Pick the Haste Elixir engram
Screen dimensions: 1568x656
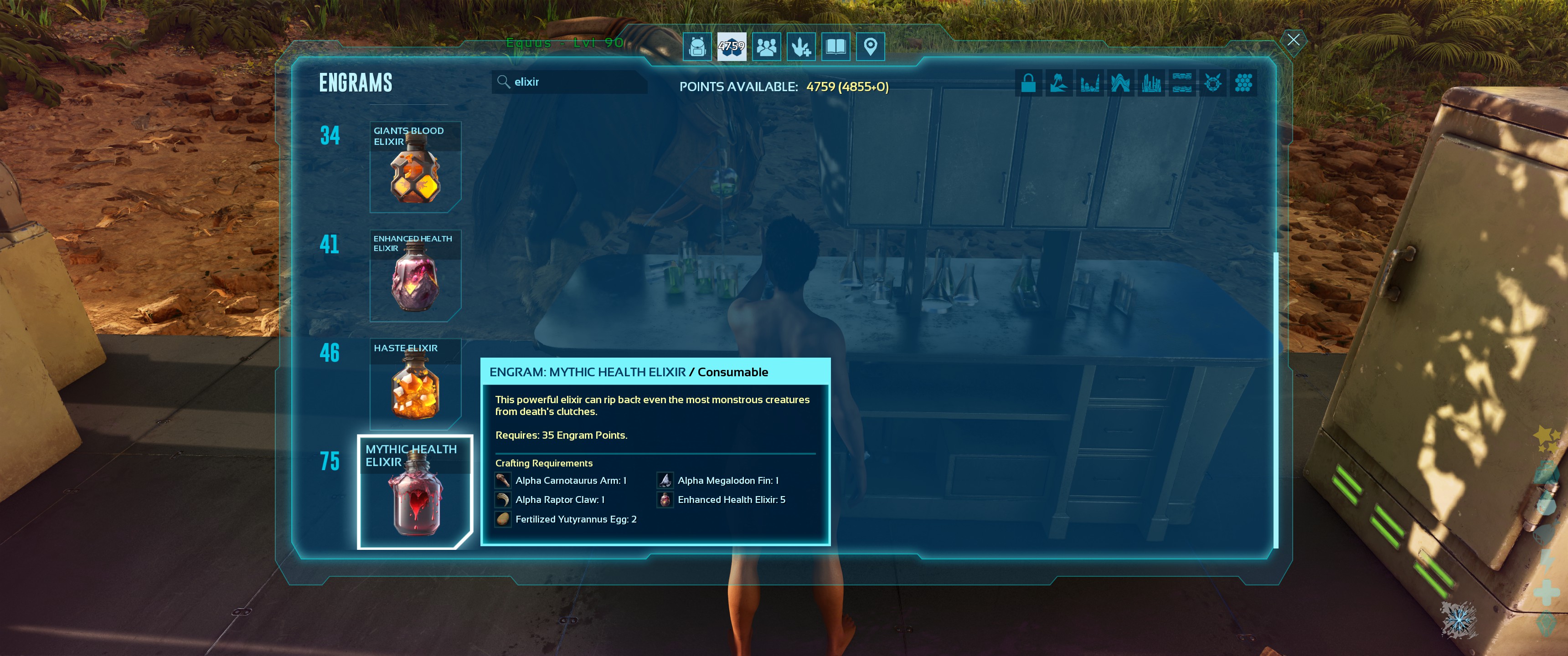pos(415,384)
